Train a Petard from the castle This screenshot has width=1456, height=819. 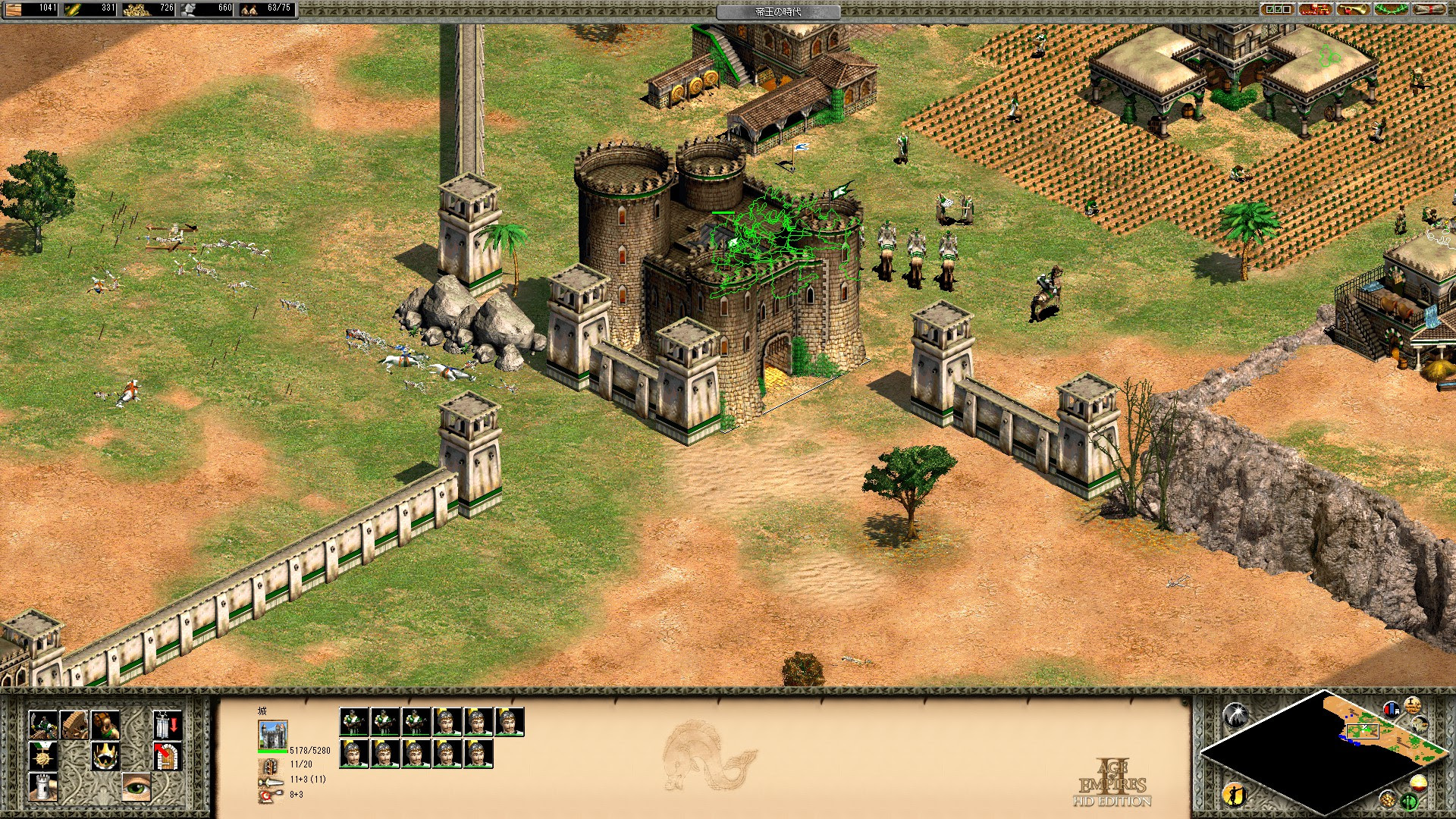click(x=105, y=725)
